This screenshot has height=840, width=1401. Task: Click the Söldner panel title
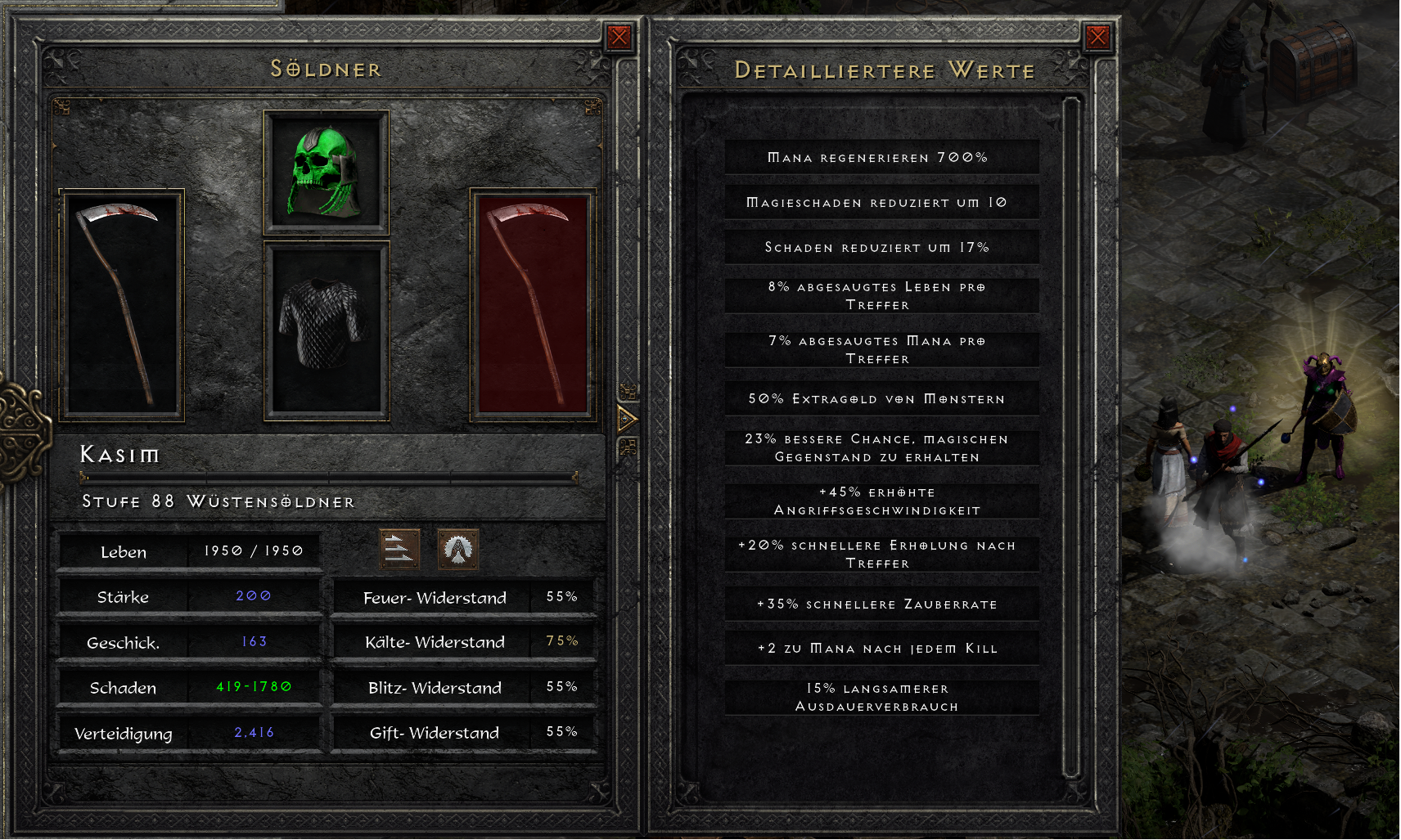point(327,70)
